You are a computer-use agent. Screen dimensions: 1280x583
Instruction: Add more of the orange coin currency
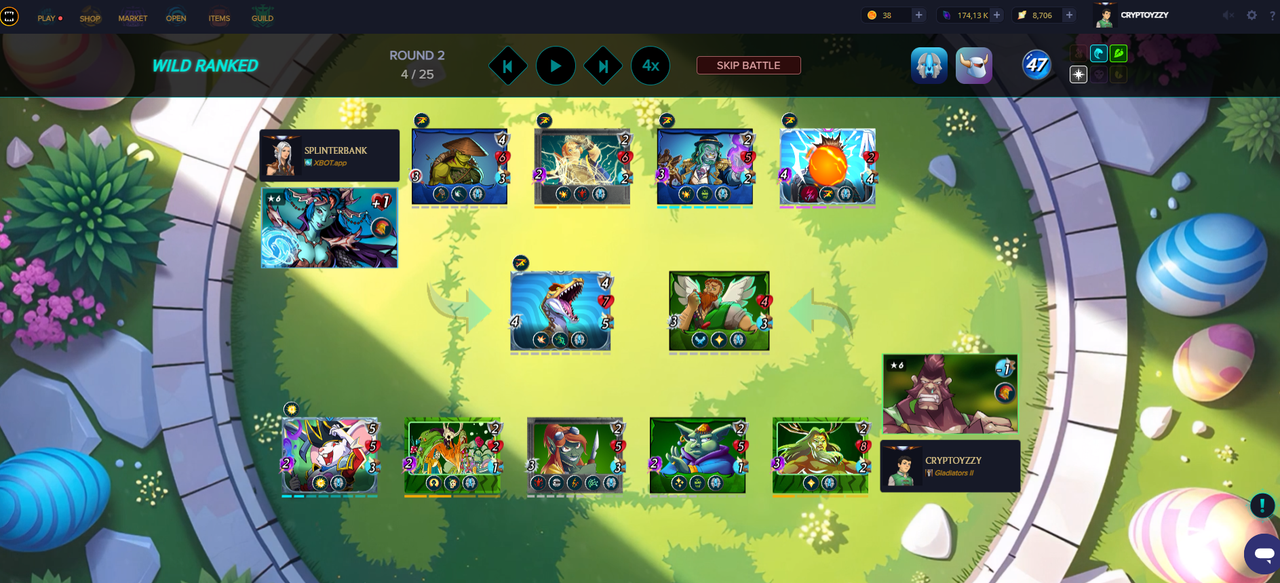(918, 15)
